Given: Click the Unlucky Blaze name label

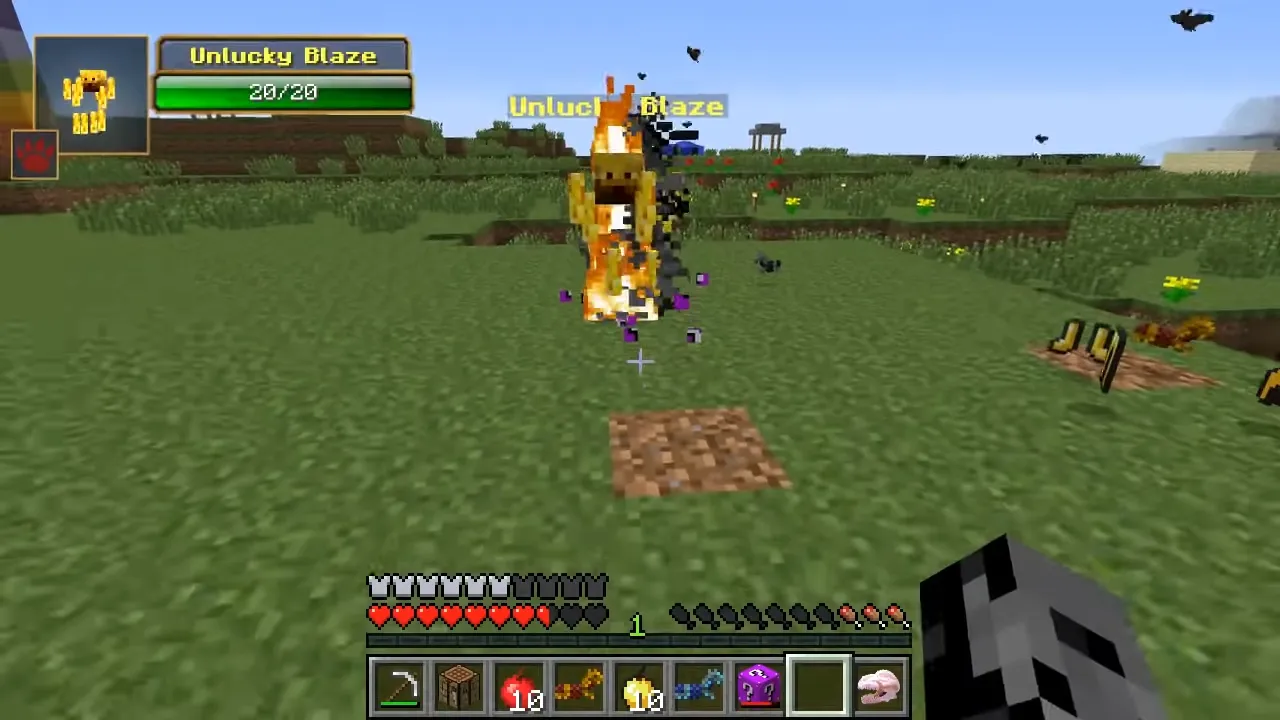Looking at the screenshot, I should click(x=283, y=55).
